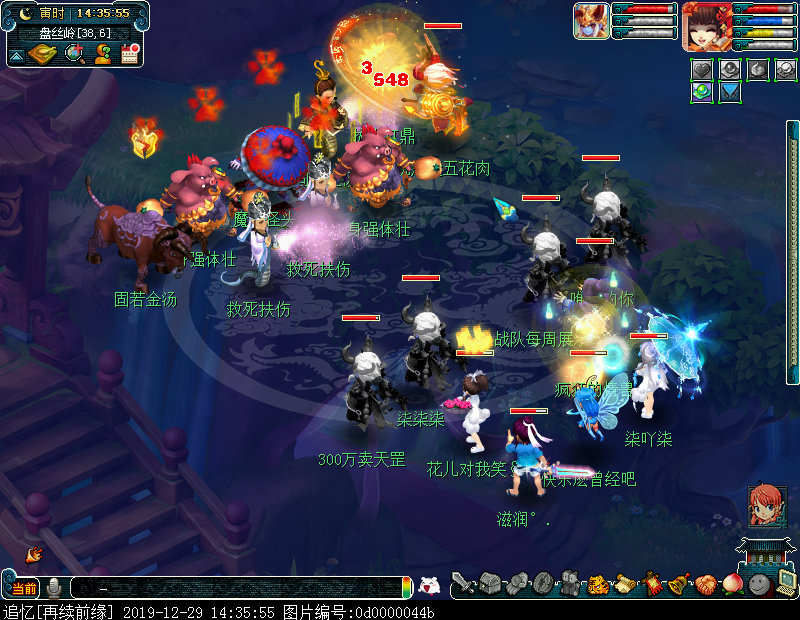The width and height of the screenshot is (800, 620).
Task: Select the summoned pet portrait
Action: point(591,21)
